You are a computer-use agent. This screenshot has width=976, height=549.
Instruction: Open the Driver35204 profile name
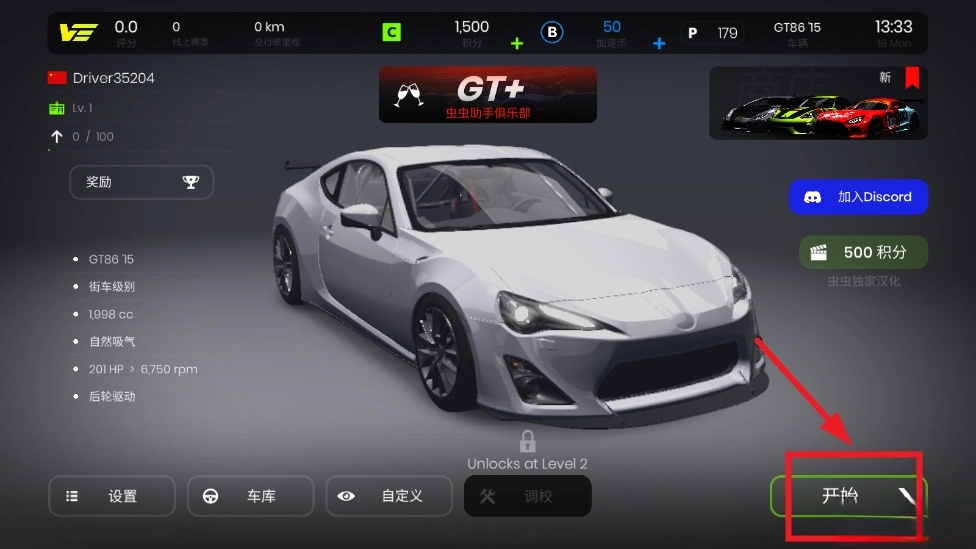tap(113, 78)
